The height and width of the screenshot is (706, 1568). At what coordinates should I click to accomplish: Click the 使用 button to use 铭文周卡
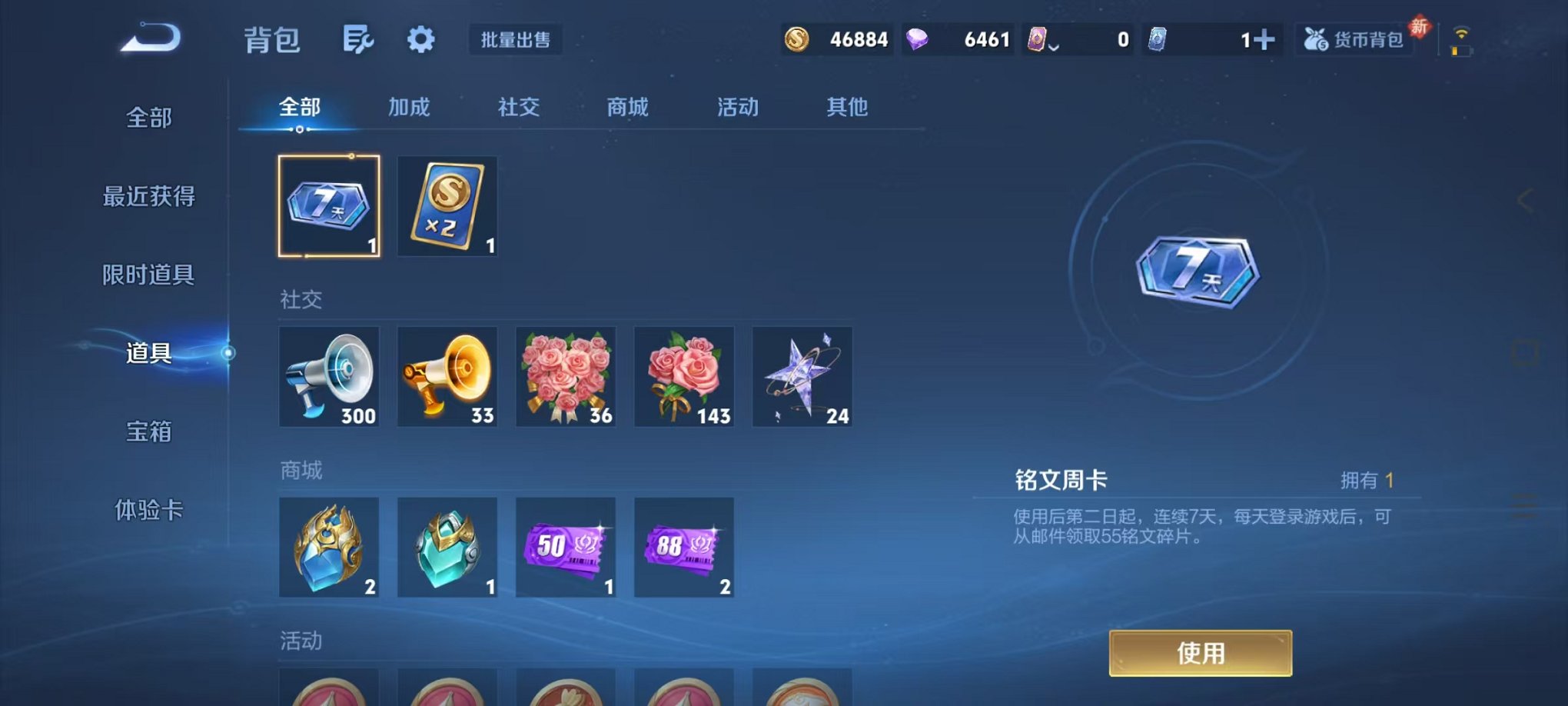click(x=1200, y=652)
